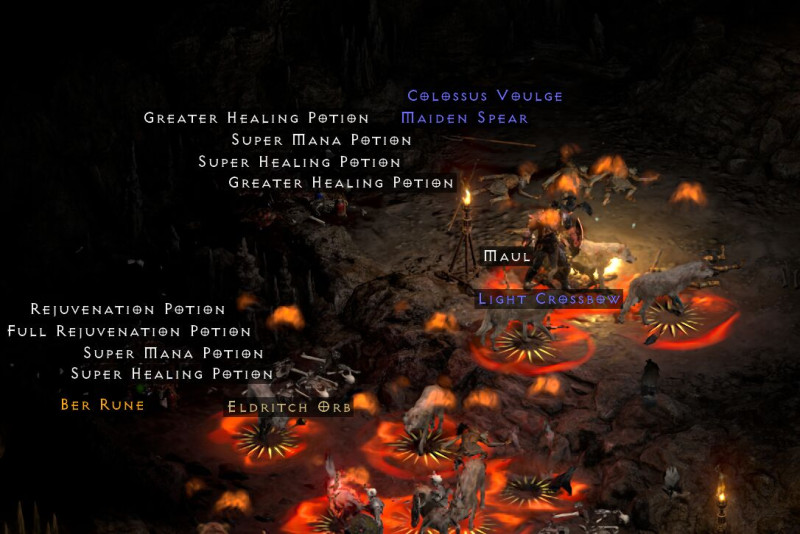Viewport: 800px width, 534px height.
Task: Pick up the Light Crossbow label
Action: pos(549,299)
